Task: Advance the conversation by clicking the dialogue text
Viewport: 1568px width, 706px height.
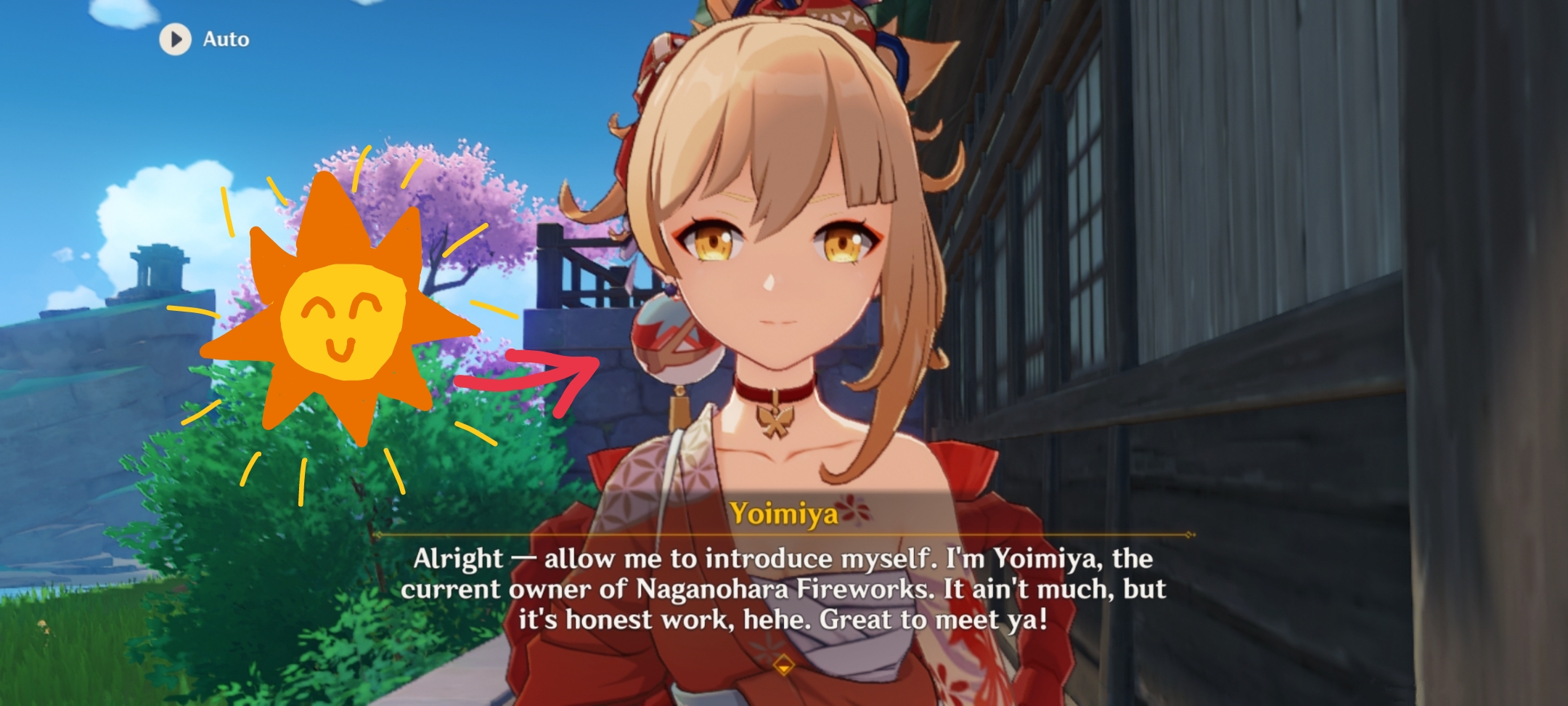Action: (784, 590)
